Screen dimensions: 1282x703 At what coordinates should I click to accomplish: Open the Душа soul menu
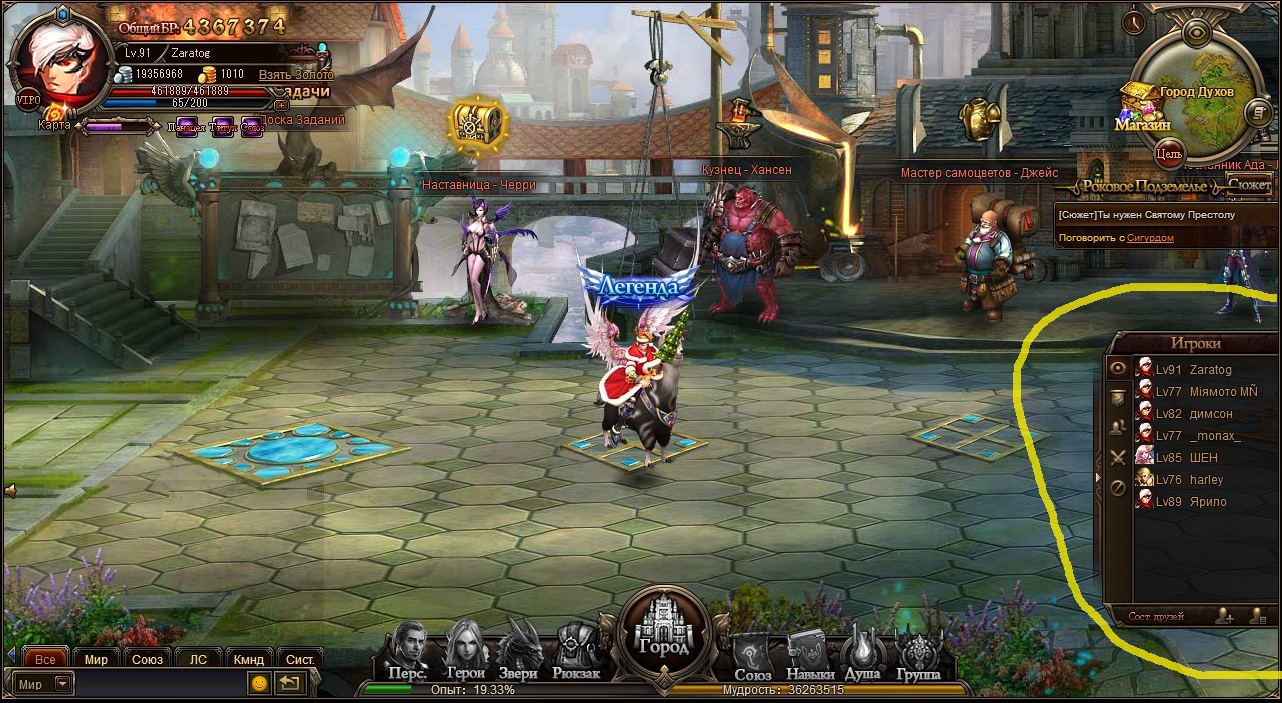click(862, 654)
